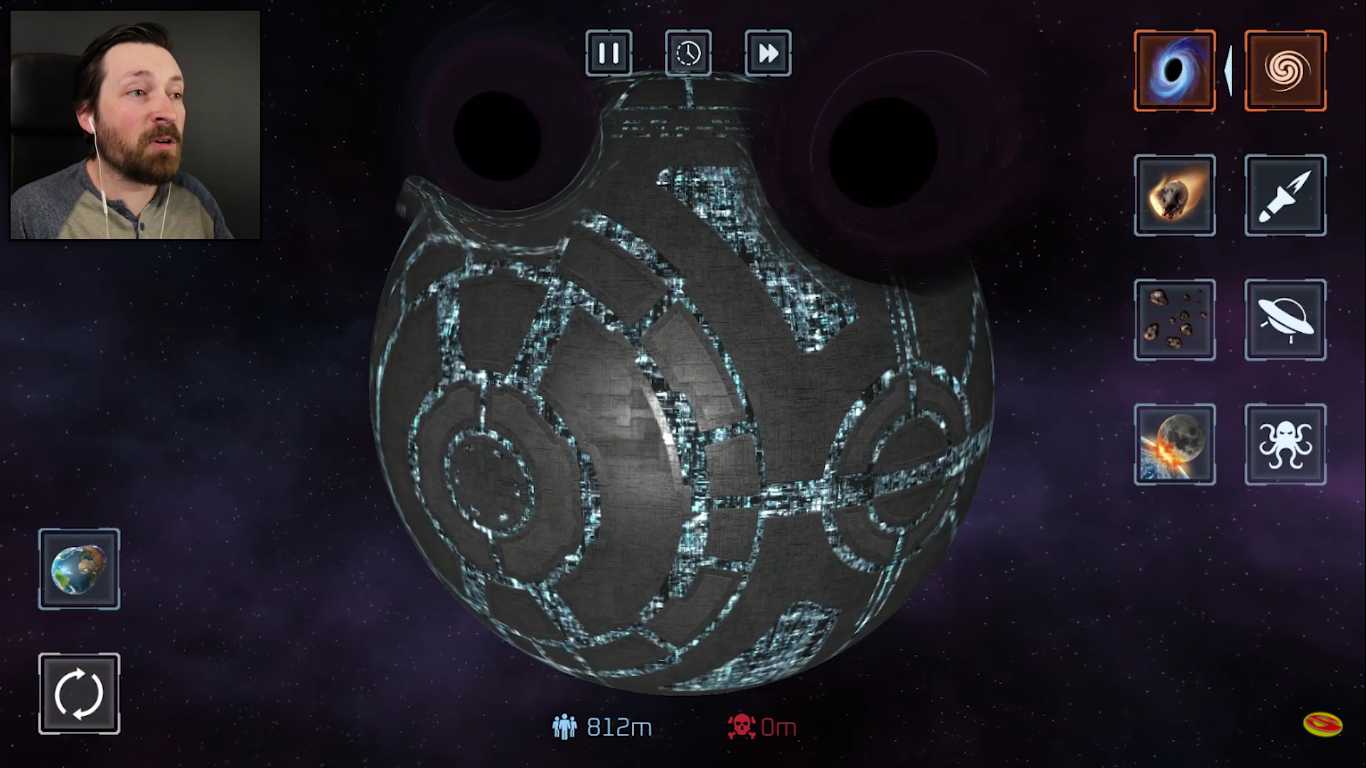Choose the asteroid swarm weapon

tap(1175, 320)
